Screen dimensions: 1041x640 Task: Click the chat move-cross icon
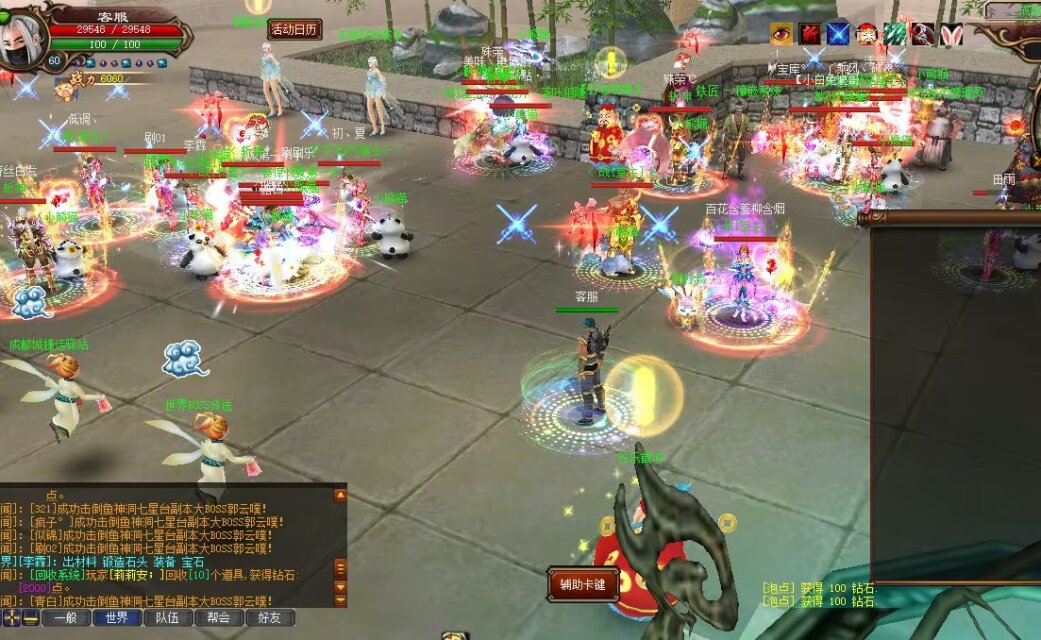pos(13,618)
